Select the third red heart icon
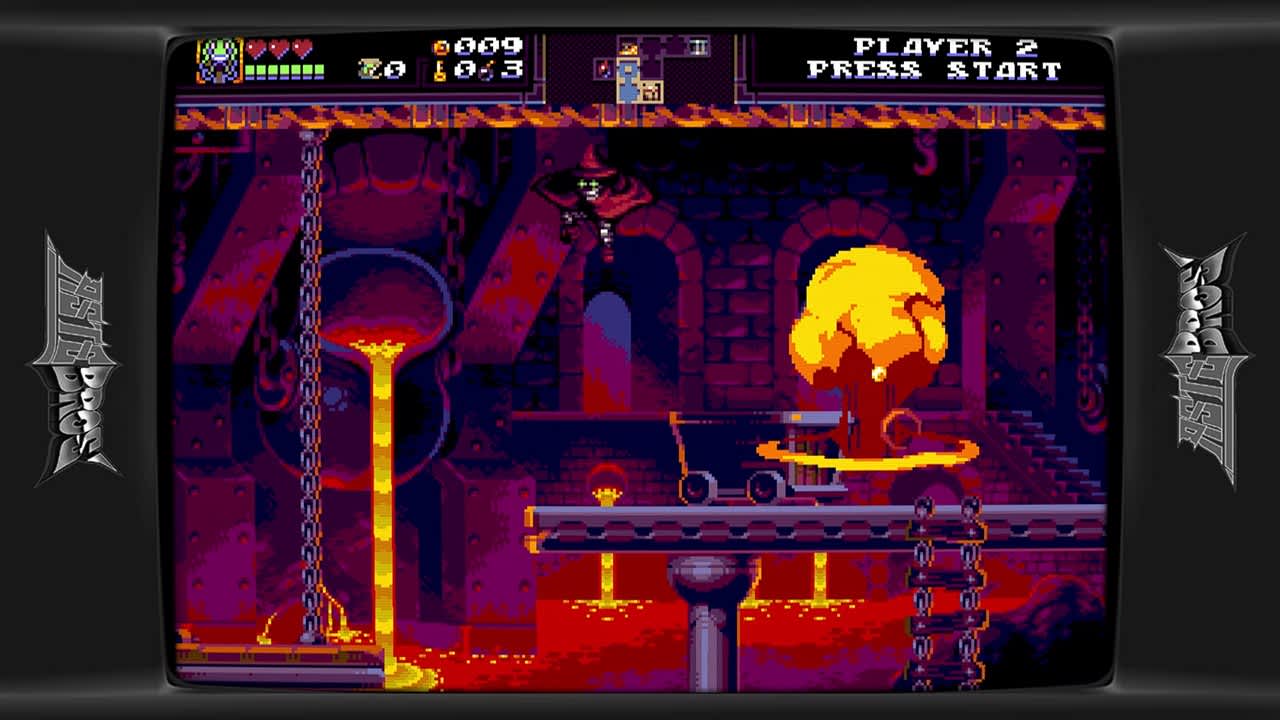The image size is (1280, 720). 302,46
